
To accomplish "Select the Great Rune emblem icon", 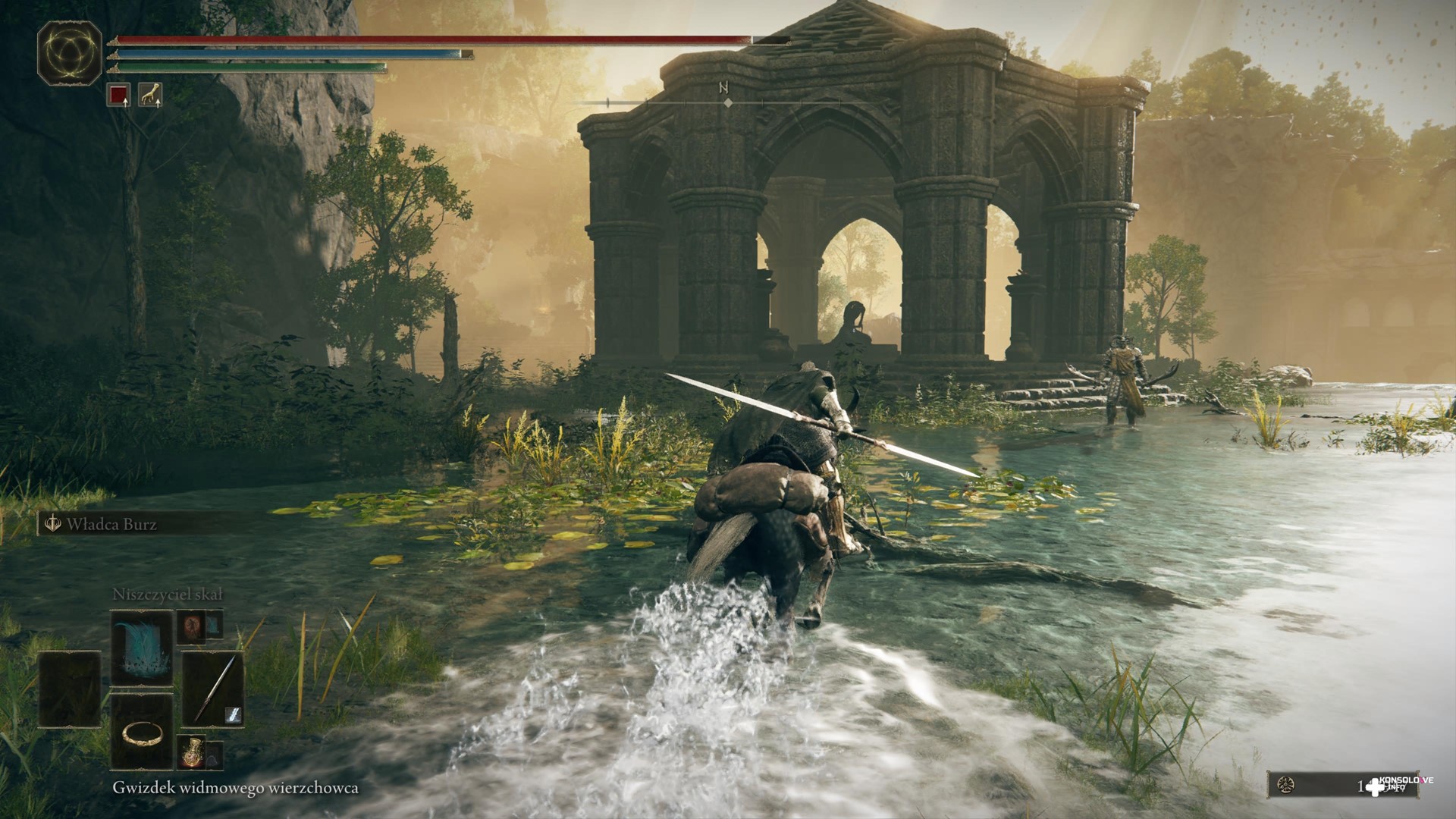I will tap(70, 52).
